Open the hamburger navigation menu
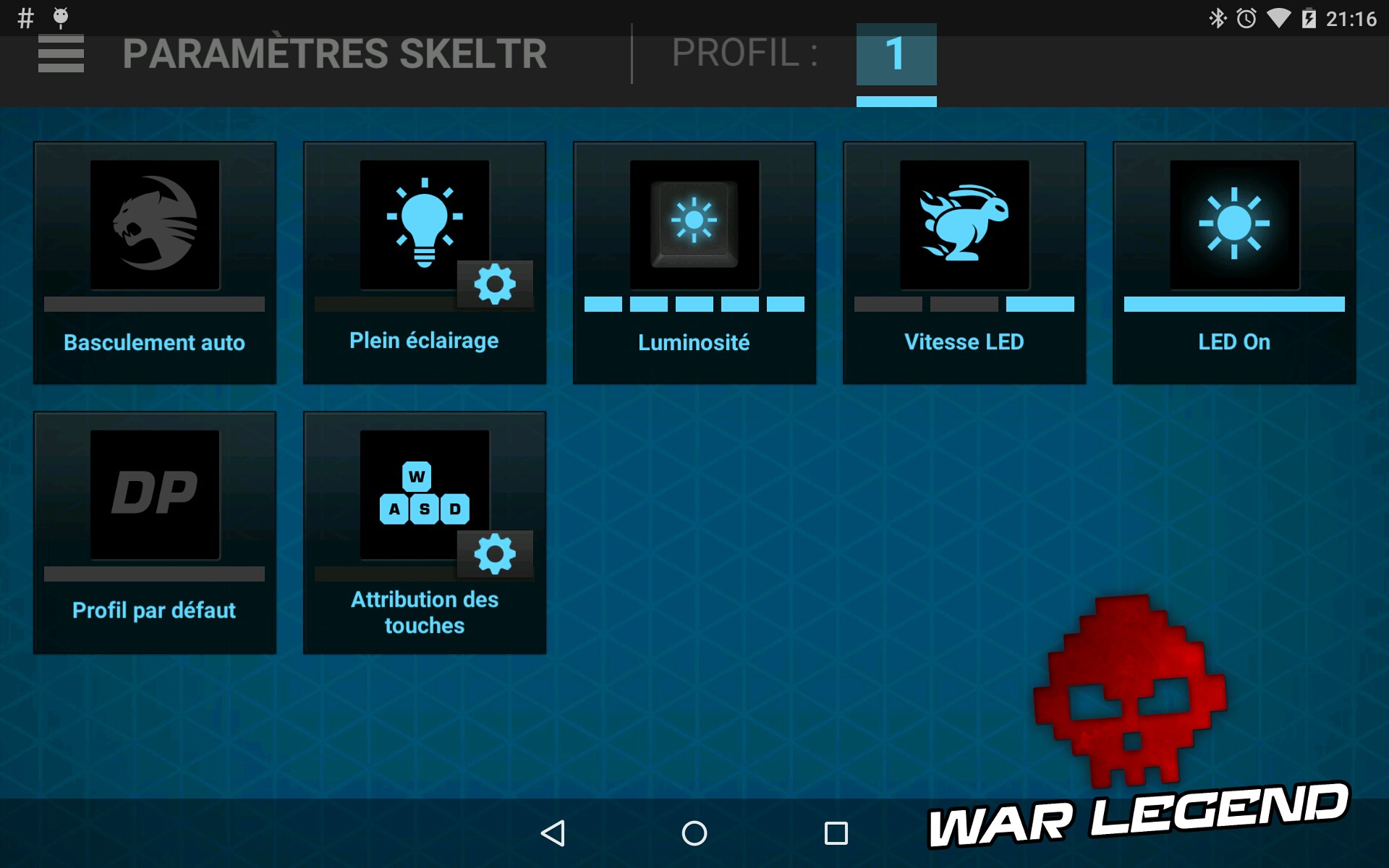The height and width of the screenshot is (868, 1389). coord(61,54)
